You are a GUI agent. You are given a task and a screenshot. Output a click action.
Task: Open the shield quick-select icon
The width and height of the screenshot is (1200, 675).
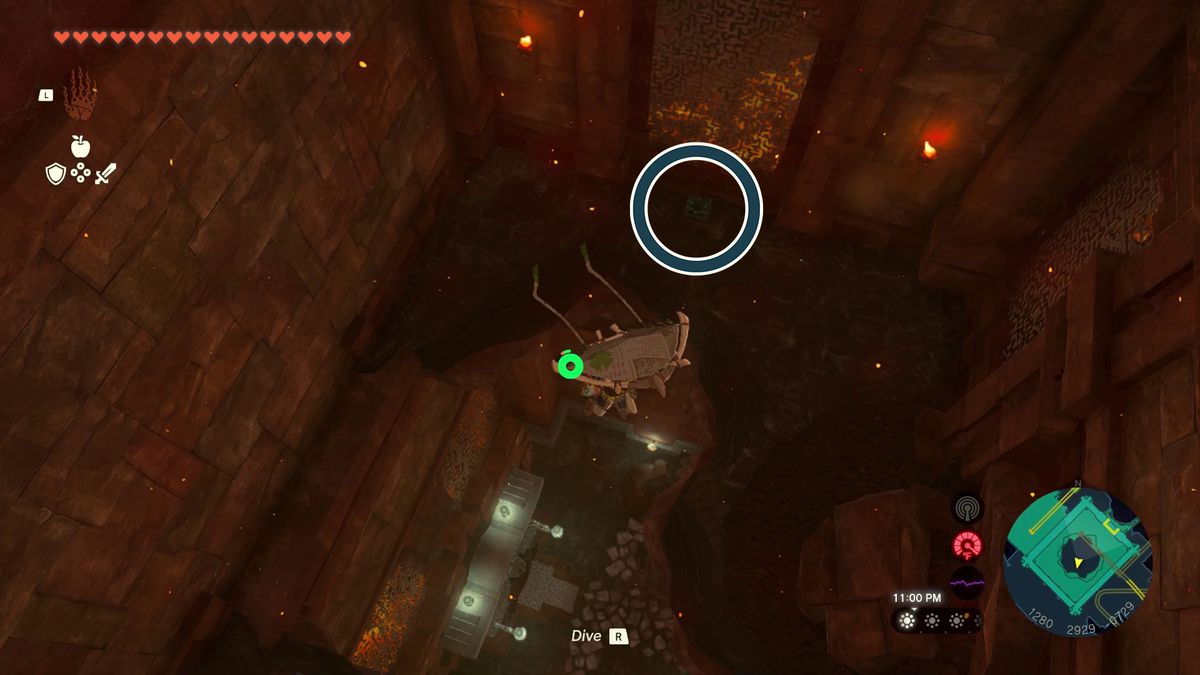(56, 174)
